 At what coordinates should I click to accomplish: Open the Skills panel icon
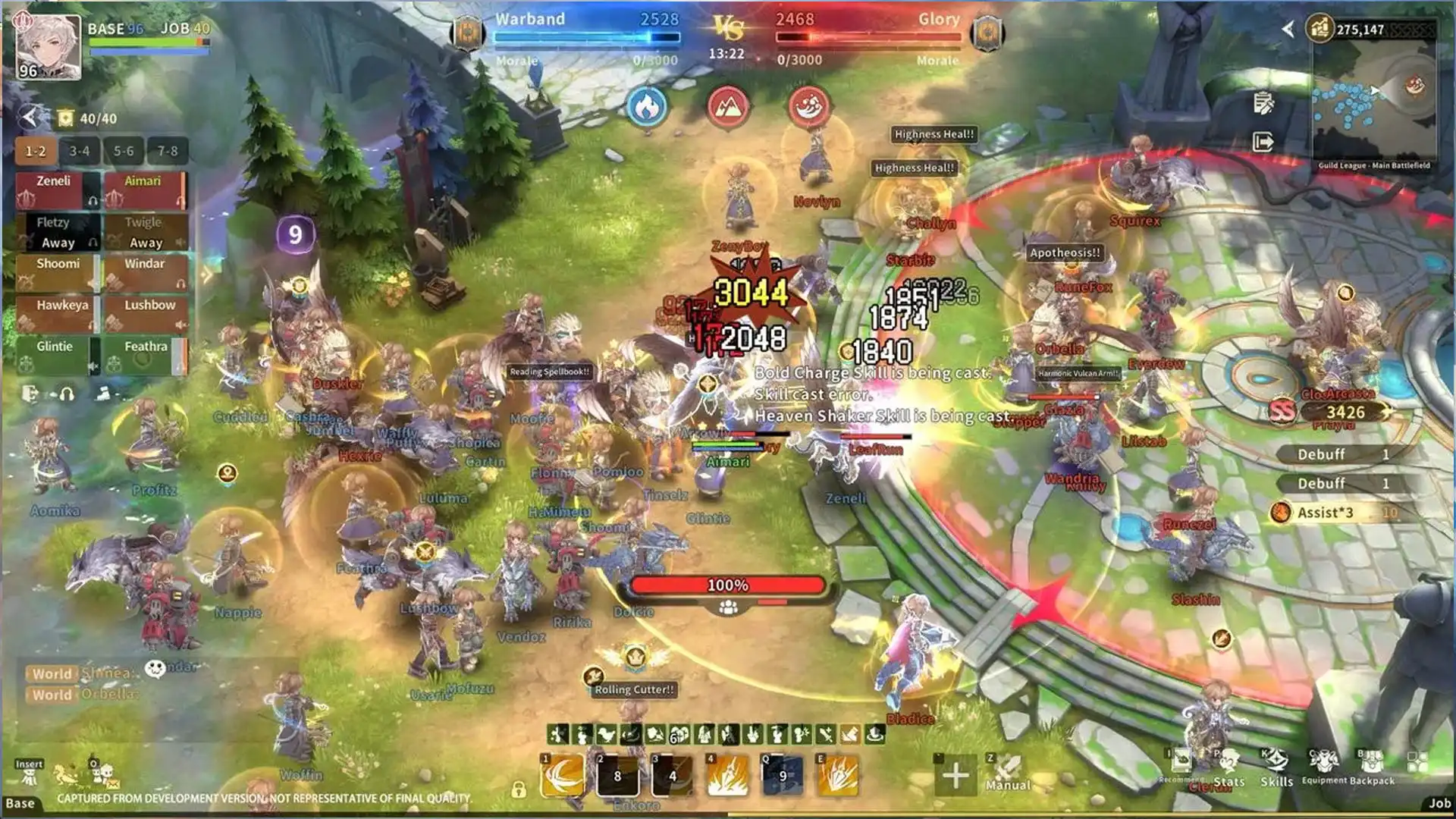[1277, 760]
